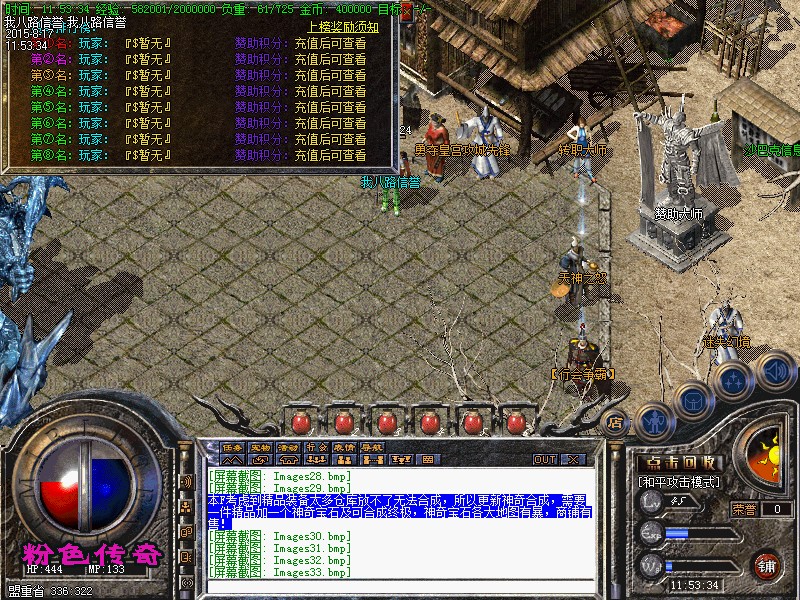The width and height of the screenshot is (800, 600).
Task: Select the 第①名 top ranking row
Action: point(200,44)
